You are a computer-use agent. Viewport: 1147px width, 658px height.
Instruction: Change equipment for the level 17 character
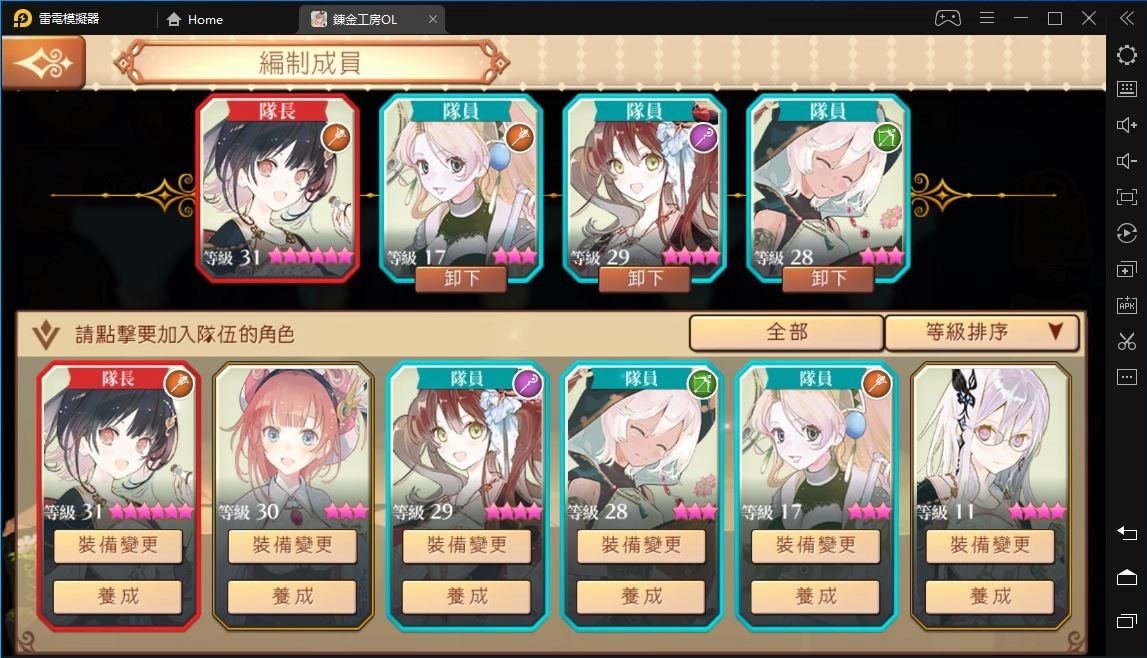tap(816, 546)
